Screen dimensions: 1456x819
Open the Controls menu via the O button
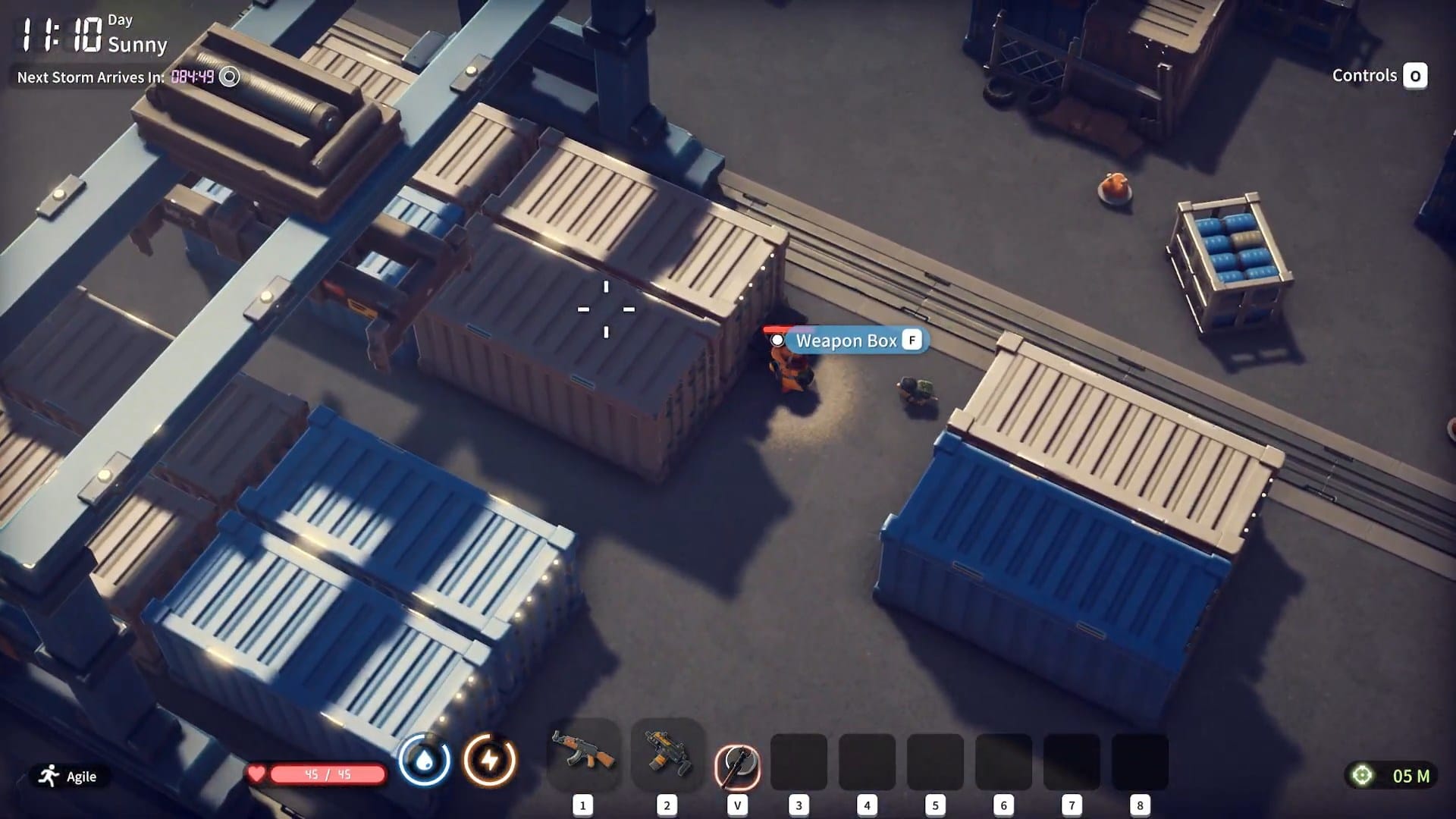click(1415, 76)
